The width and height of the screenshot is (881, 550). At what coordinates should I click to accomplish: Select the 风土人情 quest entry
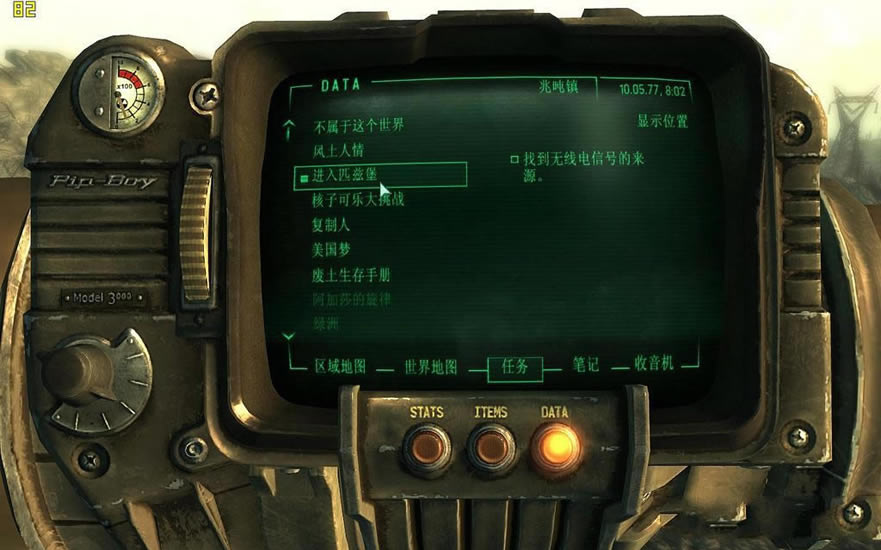click(340, 151)
